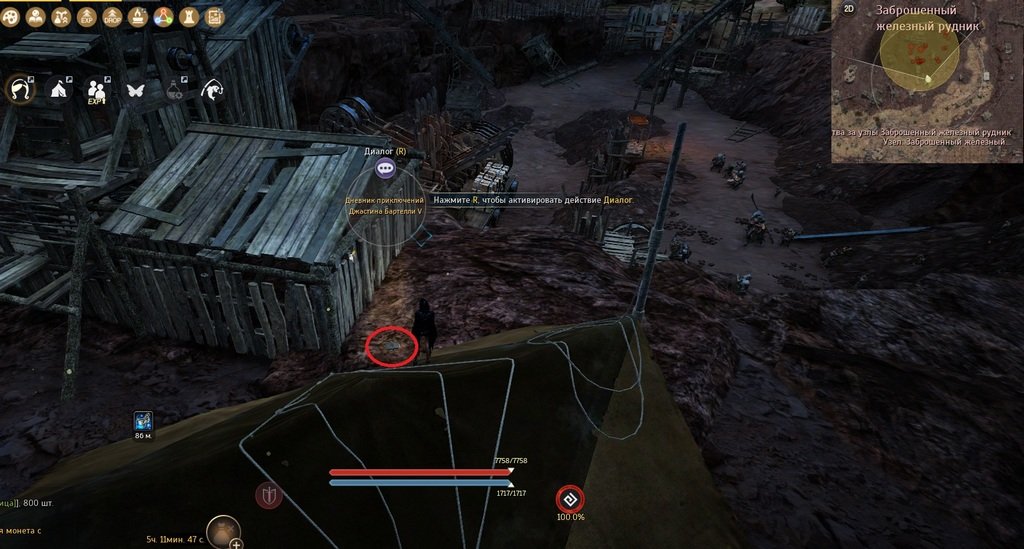Open the person reading book icon
This screenshot has width=1024, height=549.
[x=36, y=17]
